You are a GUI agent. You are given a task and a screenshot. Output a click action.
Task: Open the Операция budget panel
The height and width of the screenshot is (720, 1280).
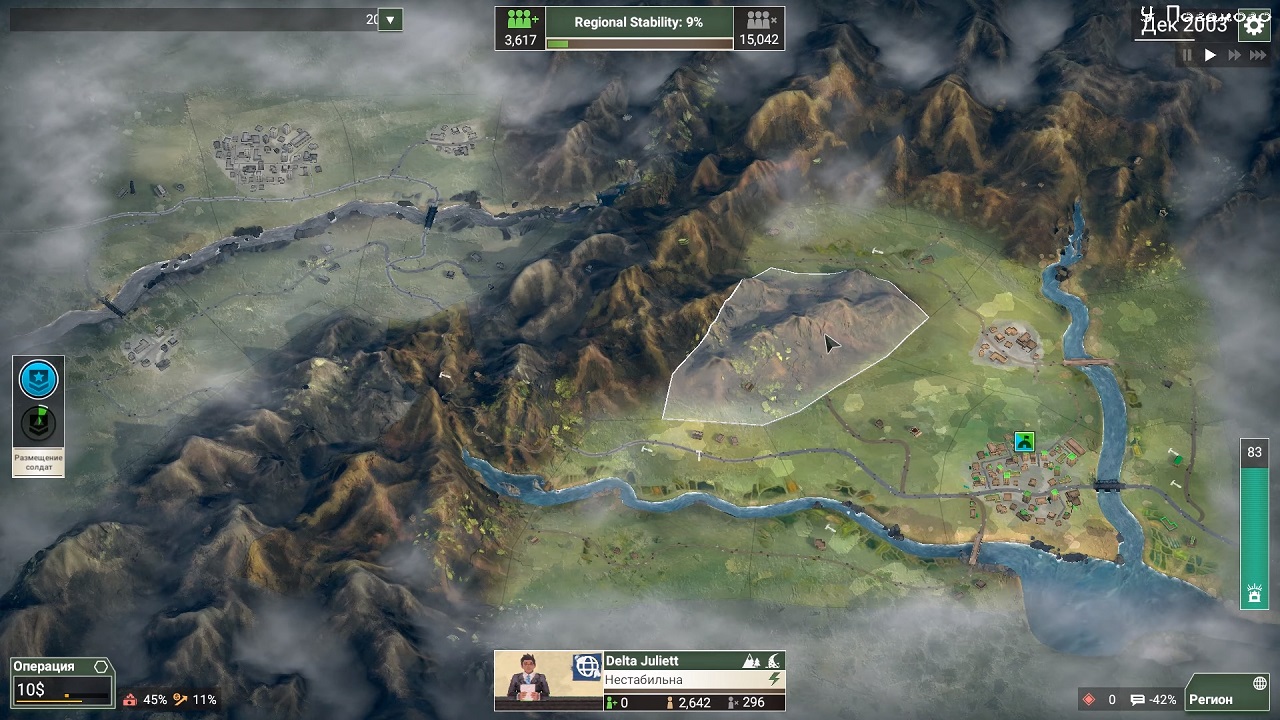click(61, 680)
